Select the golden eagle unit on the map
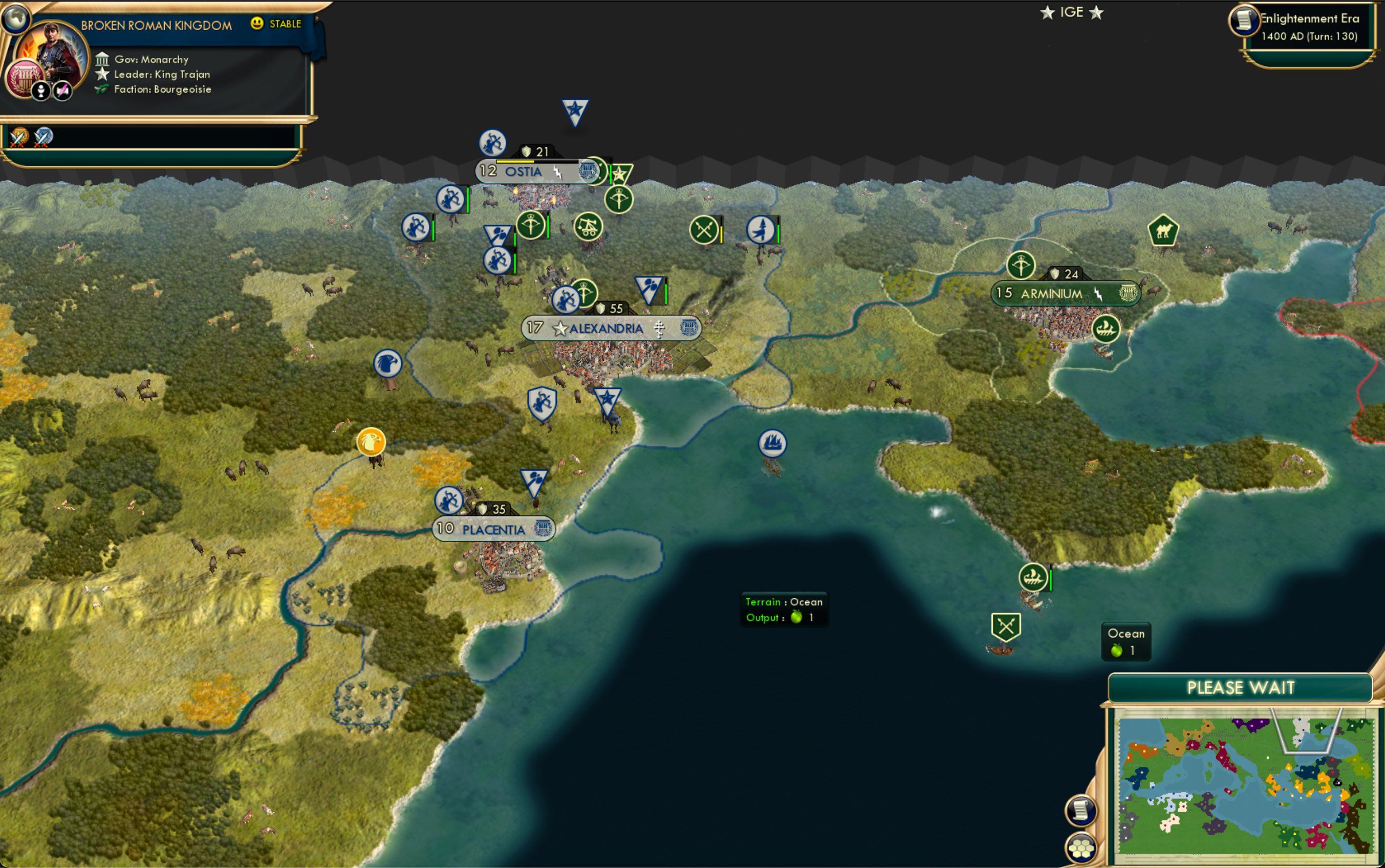 372,443
